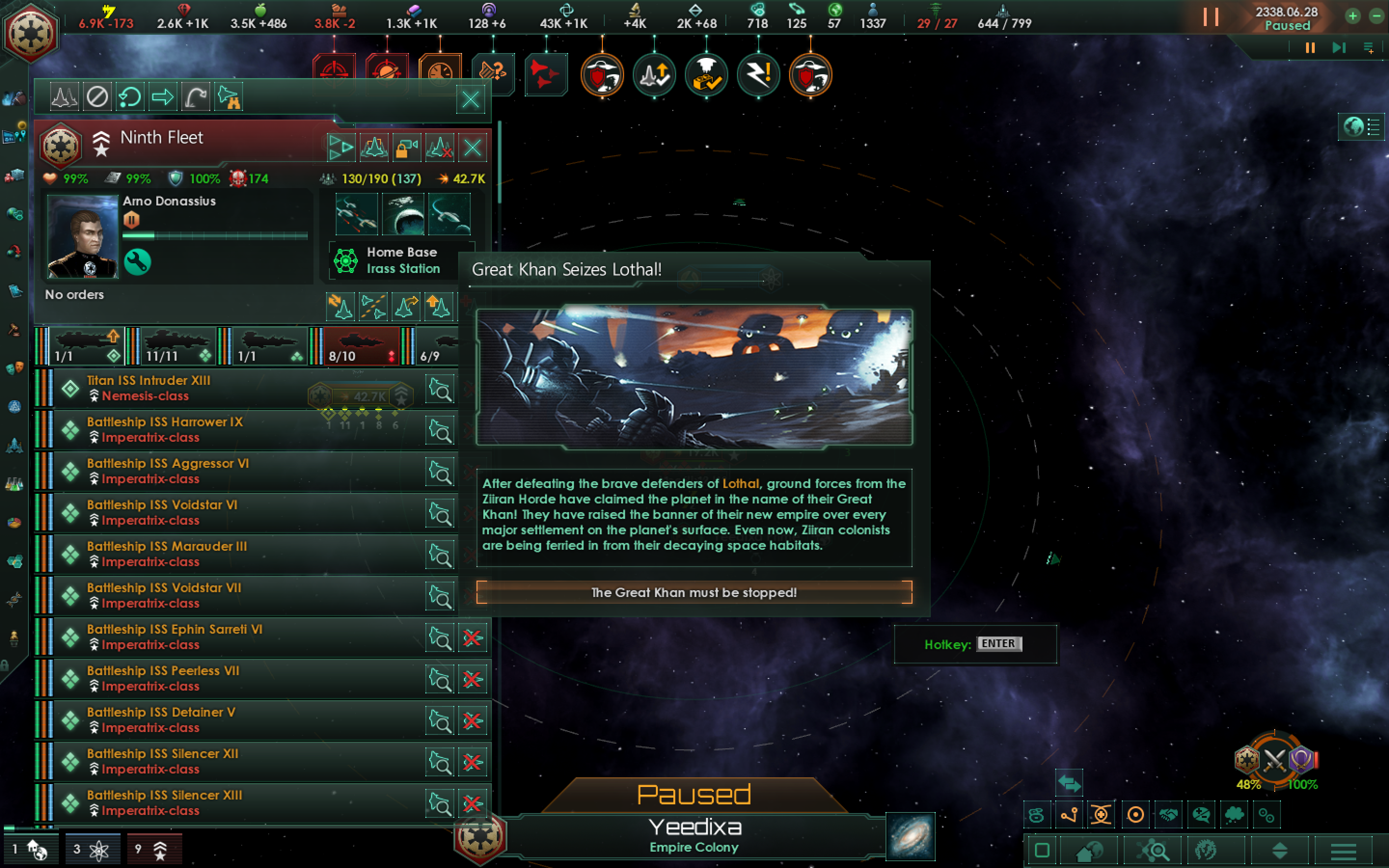This screenshot has width=1389, height=868.
Task: Click Arno Donassius's experience progress bar
Action: coord(215,235)
